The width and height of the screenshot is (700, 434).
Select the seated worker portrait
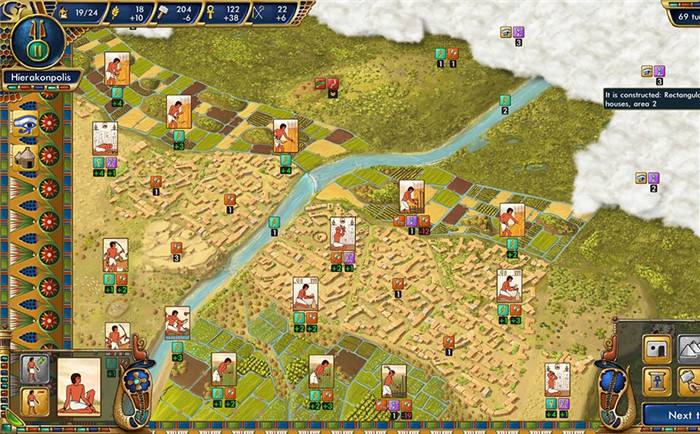click(x=78, y=386)
